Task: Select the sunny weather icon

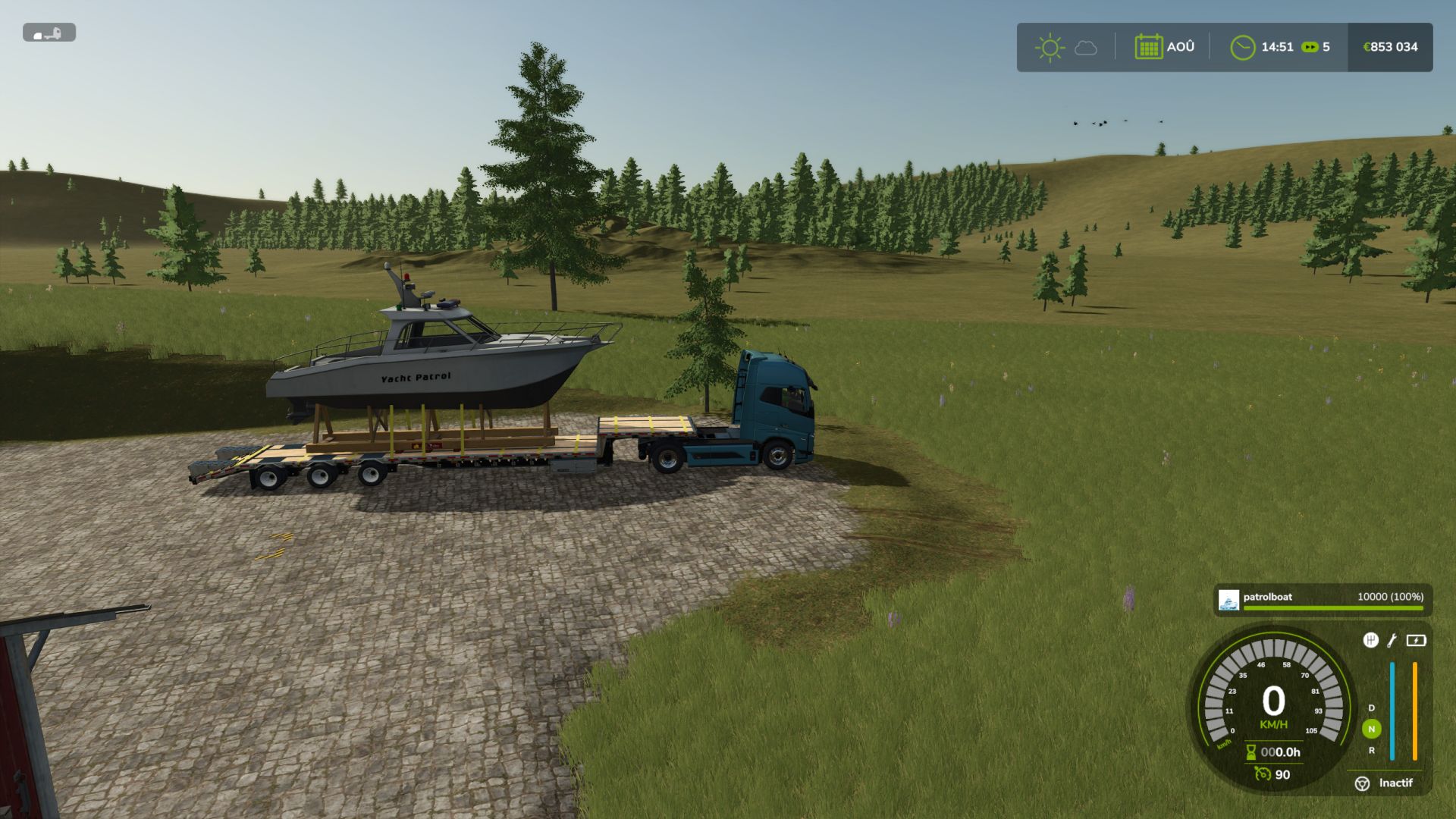Action: click(1050, 47)
